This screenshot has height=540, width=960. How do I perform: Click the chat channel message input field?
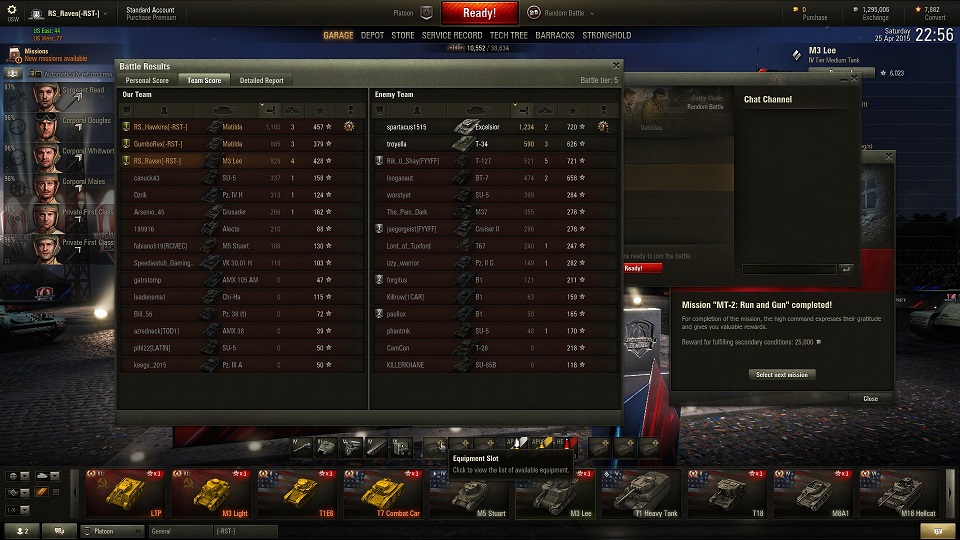[x=789, y=269]
